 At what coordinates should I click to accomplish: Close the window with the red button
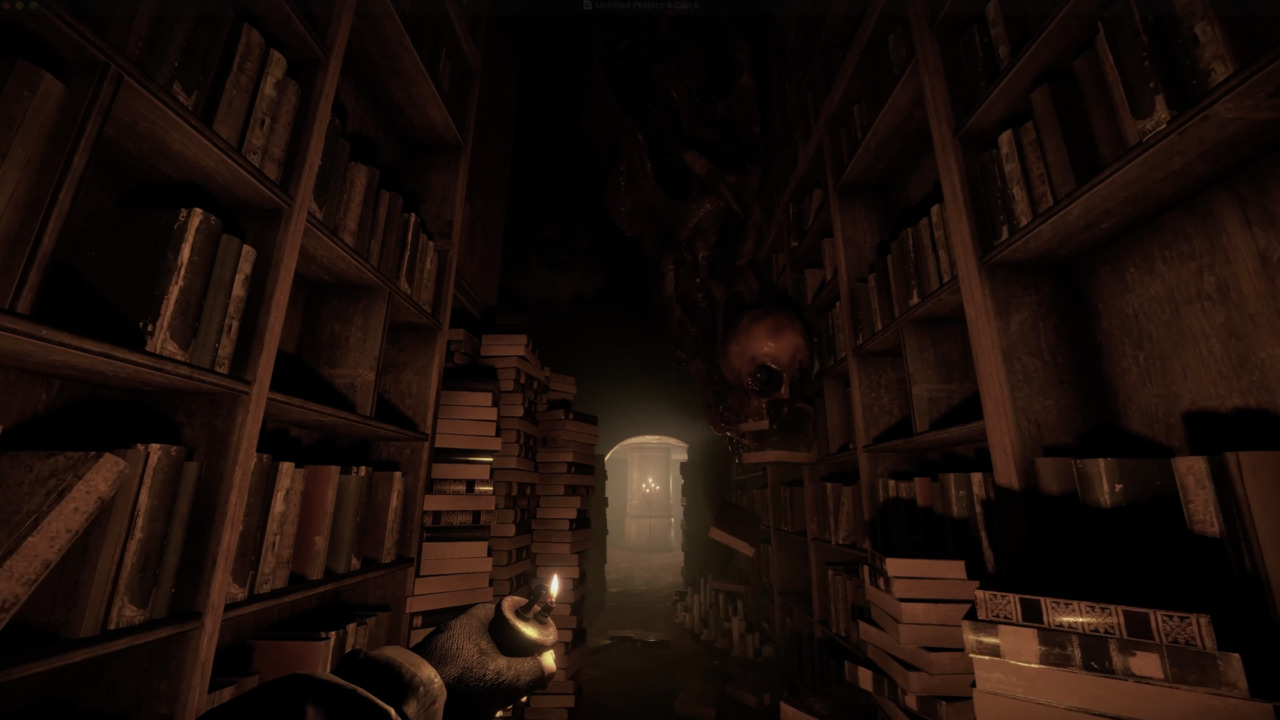click(7, 5)
